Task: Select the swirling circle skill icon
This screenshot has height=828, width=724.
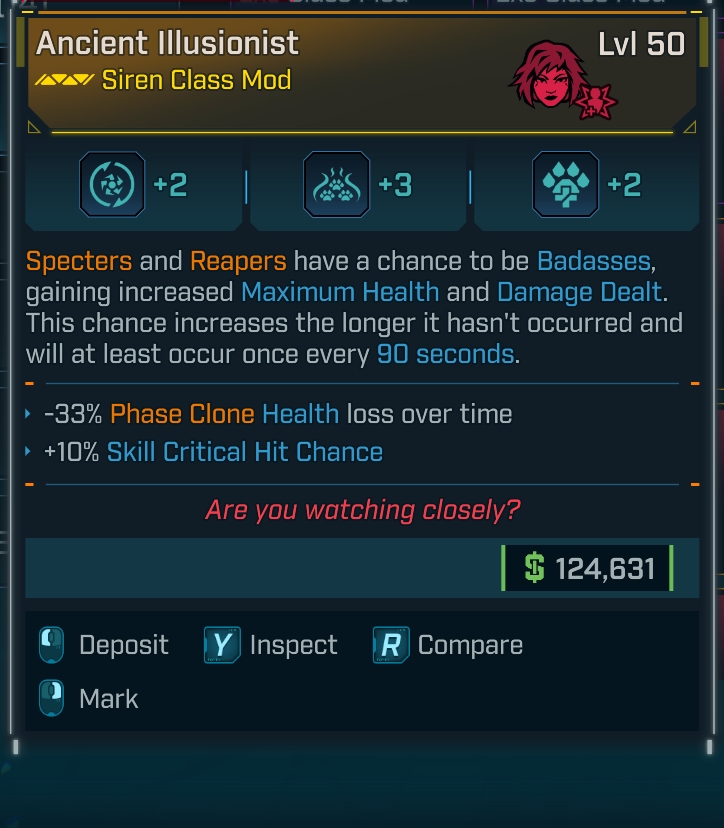Action: [x=112, y=185]
